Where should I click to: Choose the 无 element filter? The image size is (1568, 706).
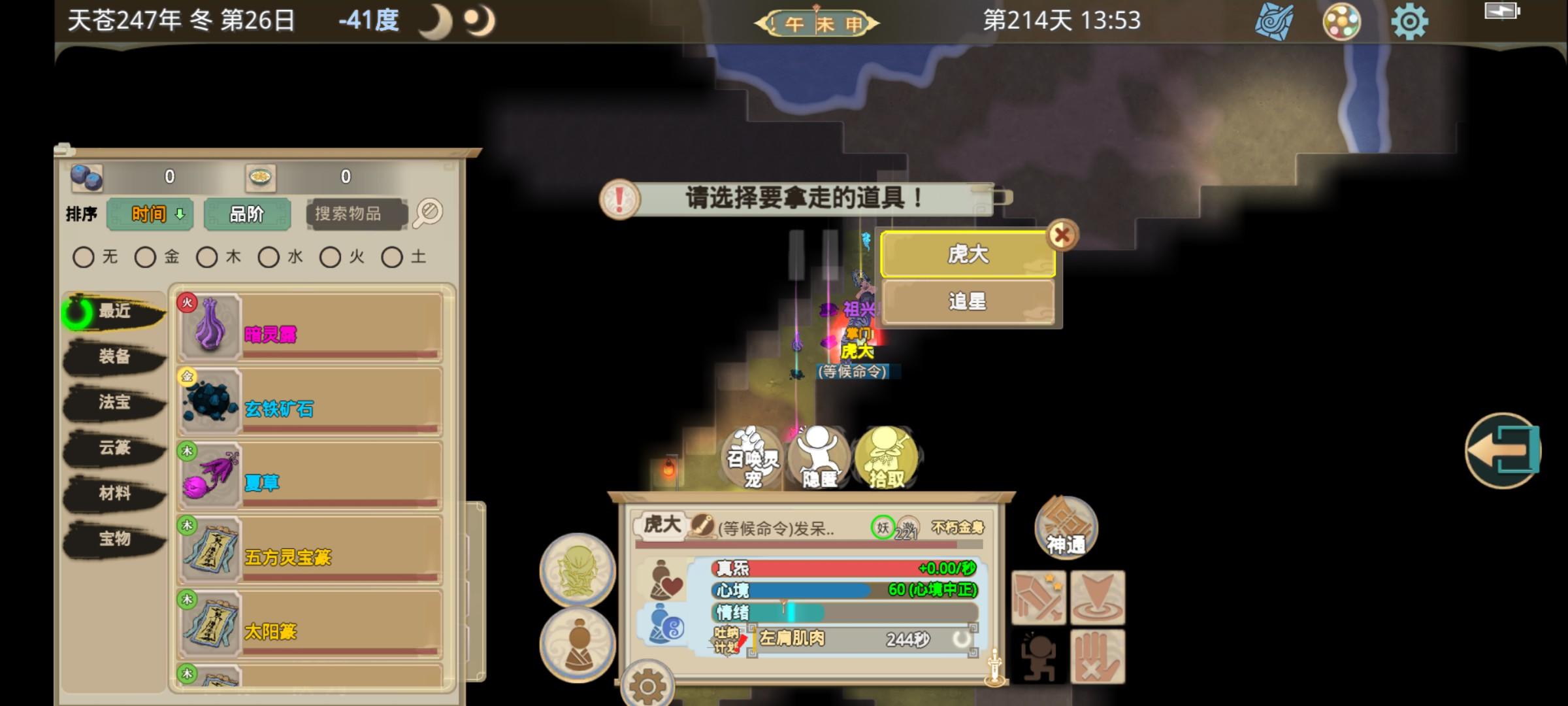click(84, 258)
